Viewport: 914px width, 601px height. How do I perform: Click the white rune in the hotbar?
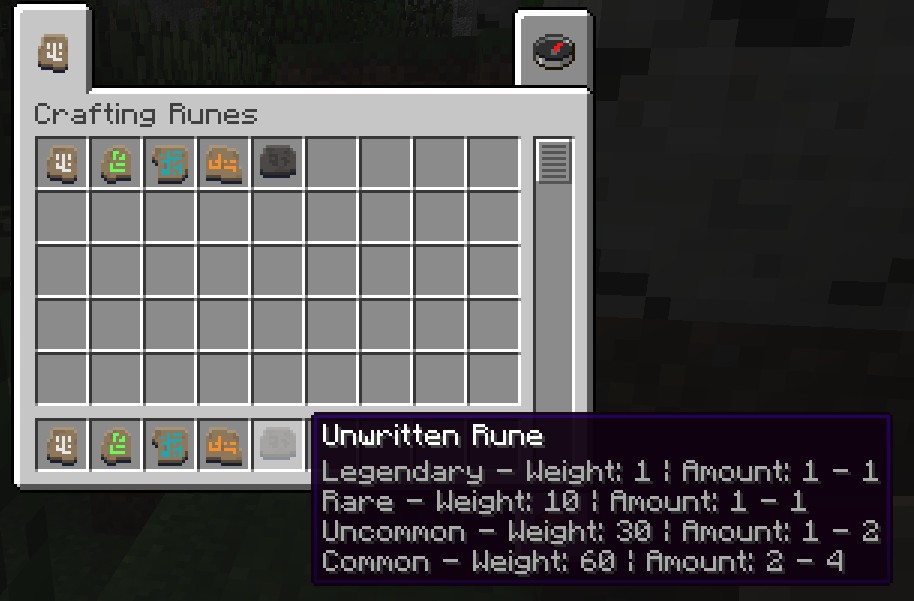click(63, 445)
